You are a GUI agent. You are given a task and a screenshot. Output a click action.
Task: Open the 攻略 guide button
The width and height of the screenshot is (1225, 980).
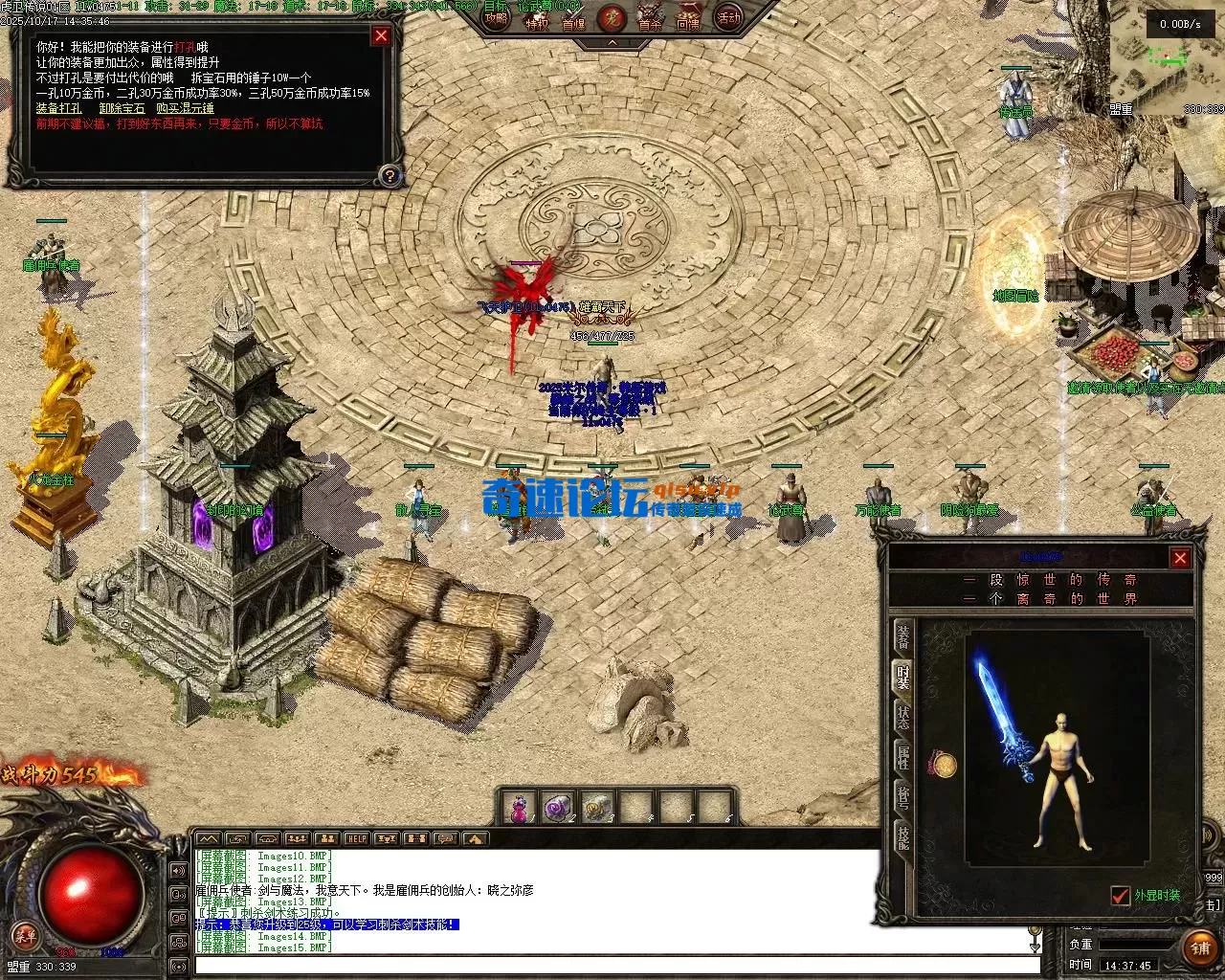[497, 18]
